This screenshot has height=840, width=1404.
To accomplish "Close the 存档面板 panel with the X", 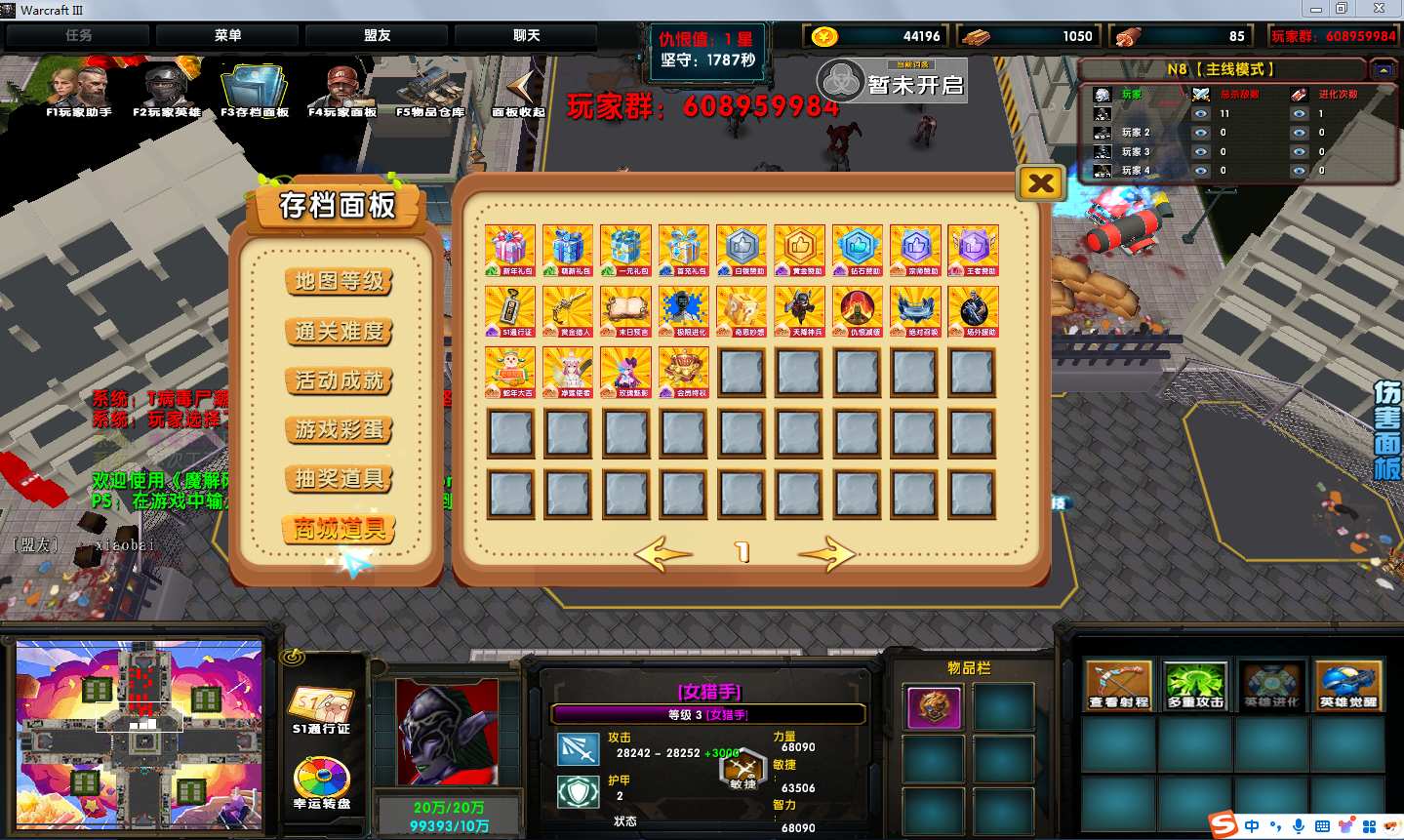I will click(x=1040, y=183).
